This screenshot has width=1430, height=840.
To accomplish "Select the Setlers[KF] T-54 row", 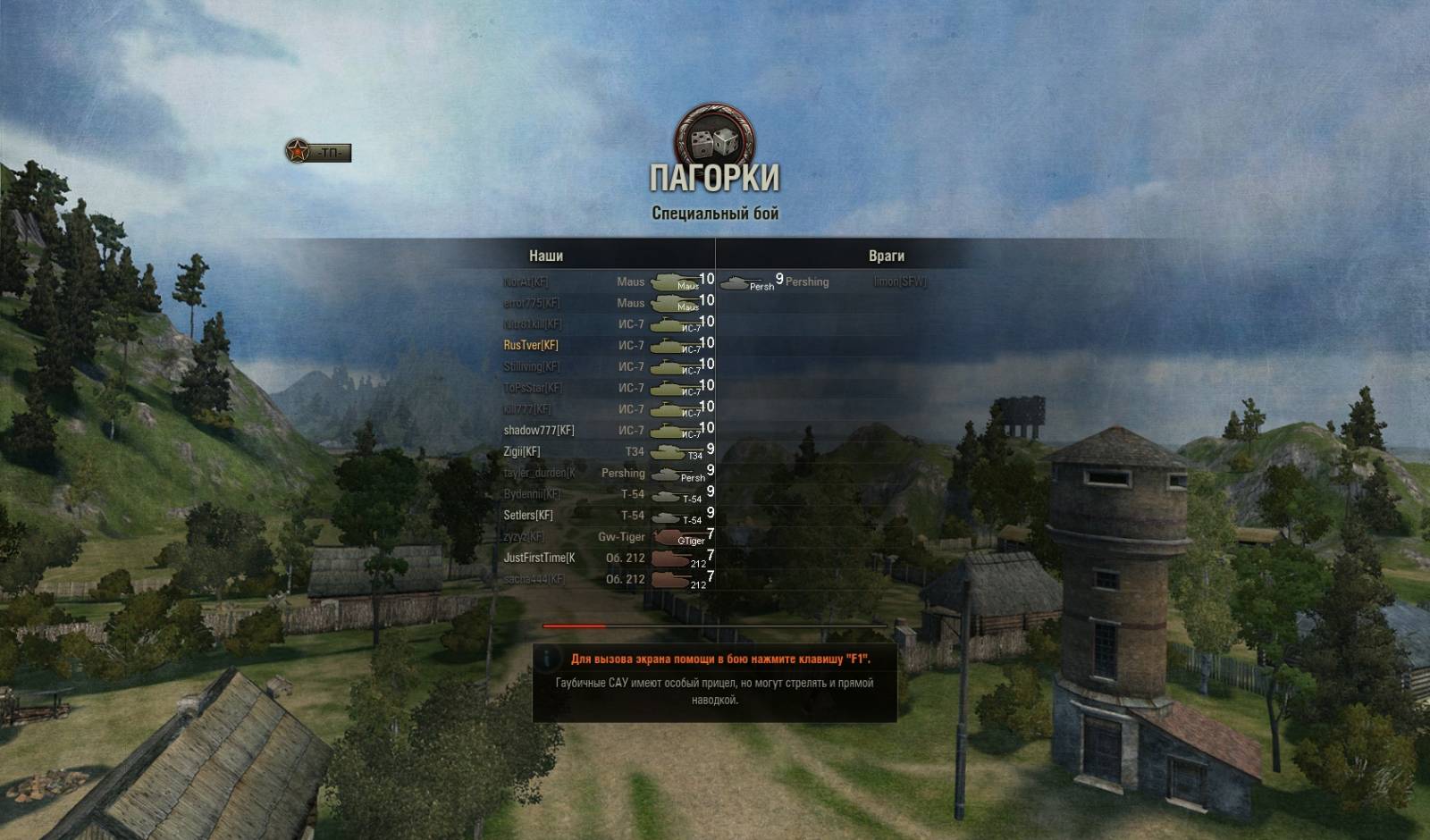I will [x=528, y=516].
